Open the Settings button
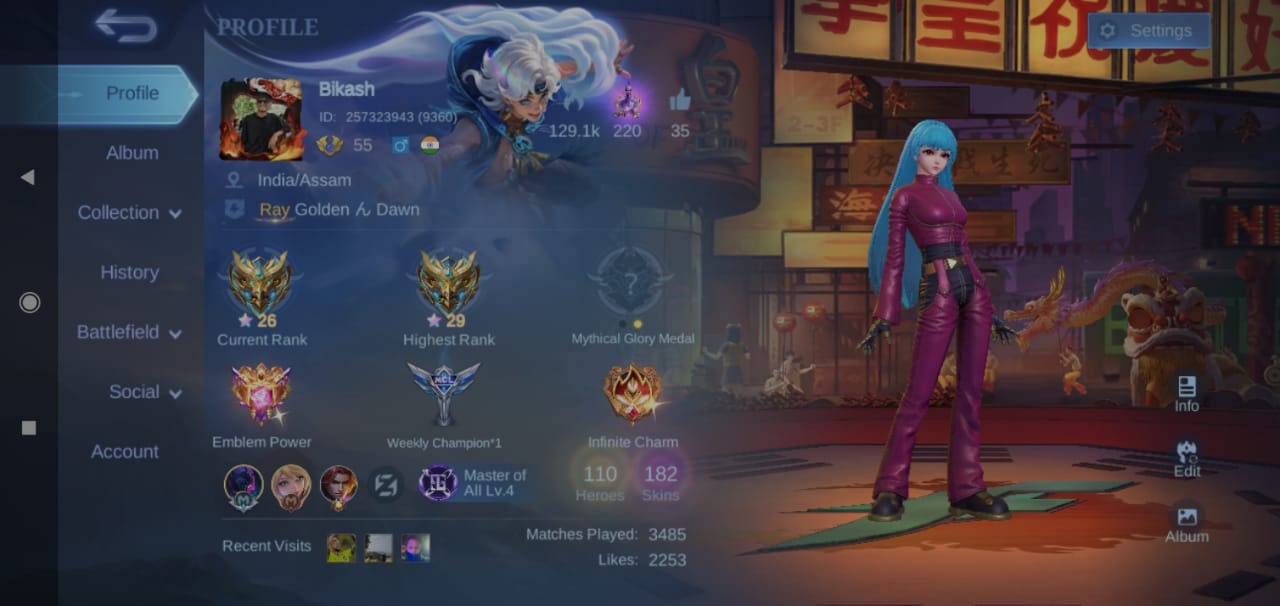Screen dimensions: 1280x606 click(1148, 31)
